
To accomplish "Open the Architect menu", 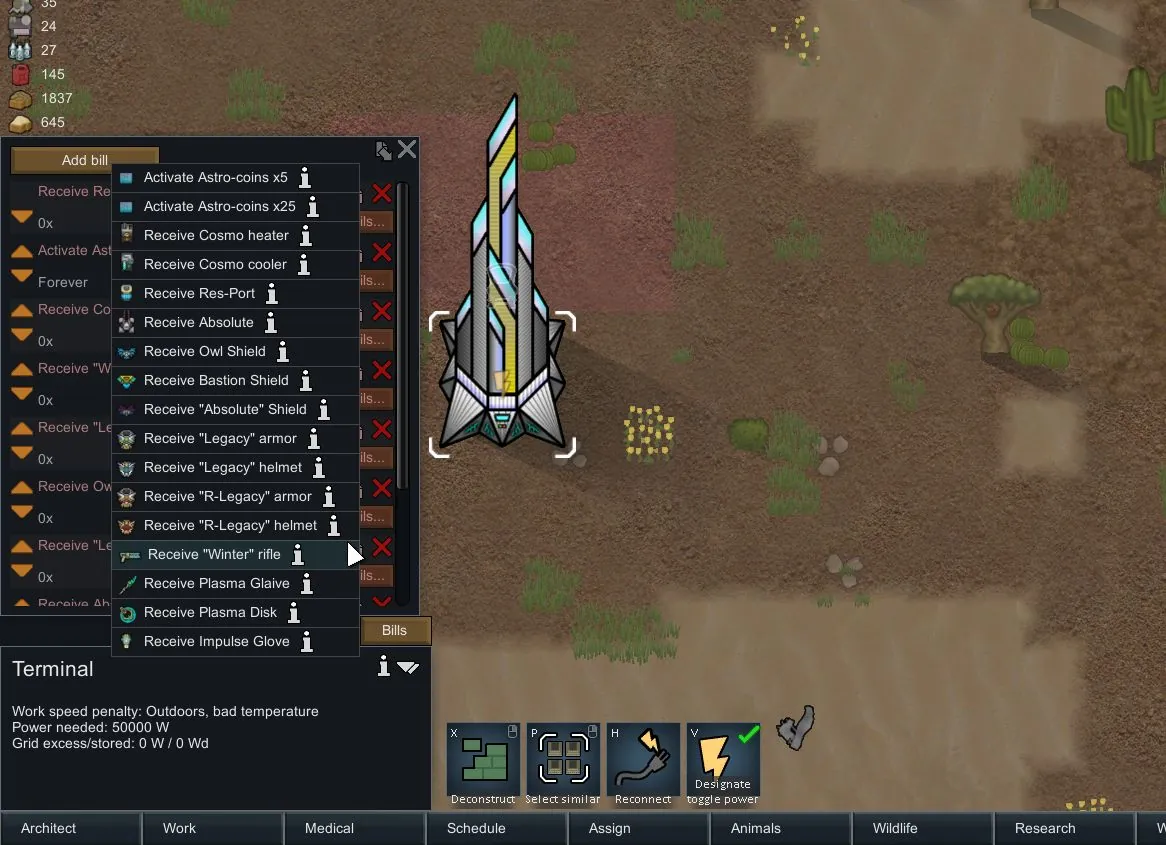I will (x=49, y=828).
